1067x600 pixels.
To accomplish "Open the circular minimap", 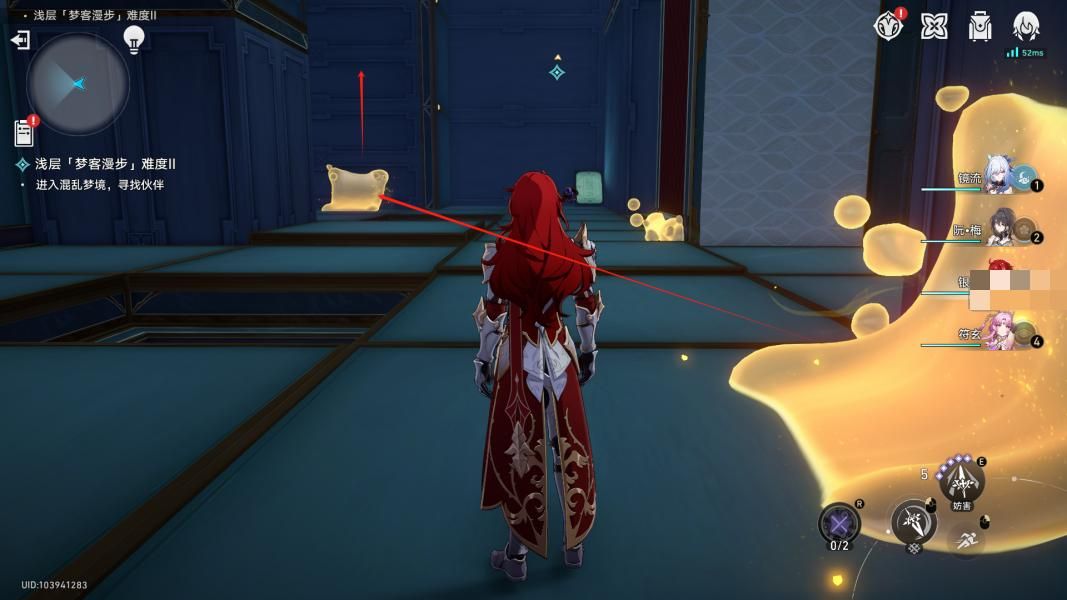I will [x=78, y=84].
